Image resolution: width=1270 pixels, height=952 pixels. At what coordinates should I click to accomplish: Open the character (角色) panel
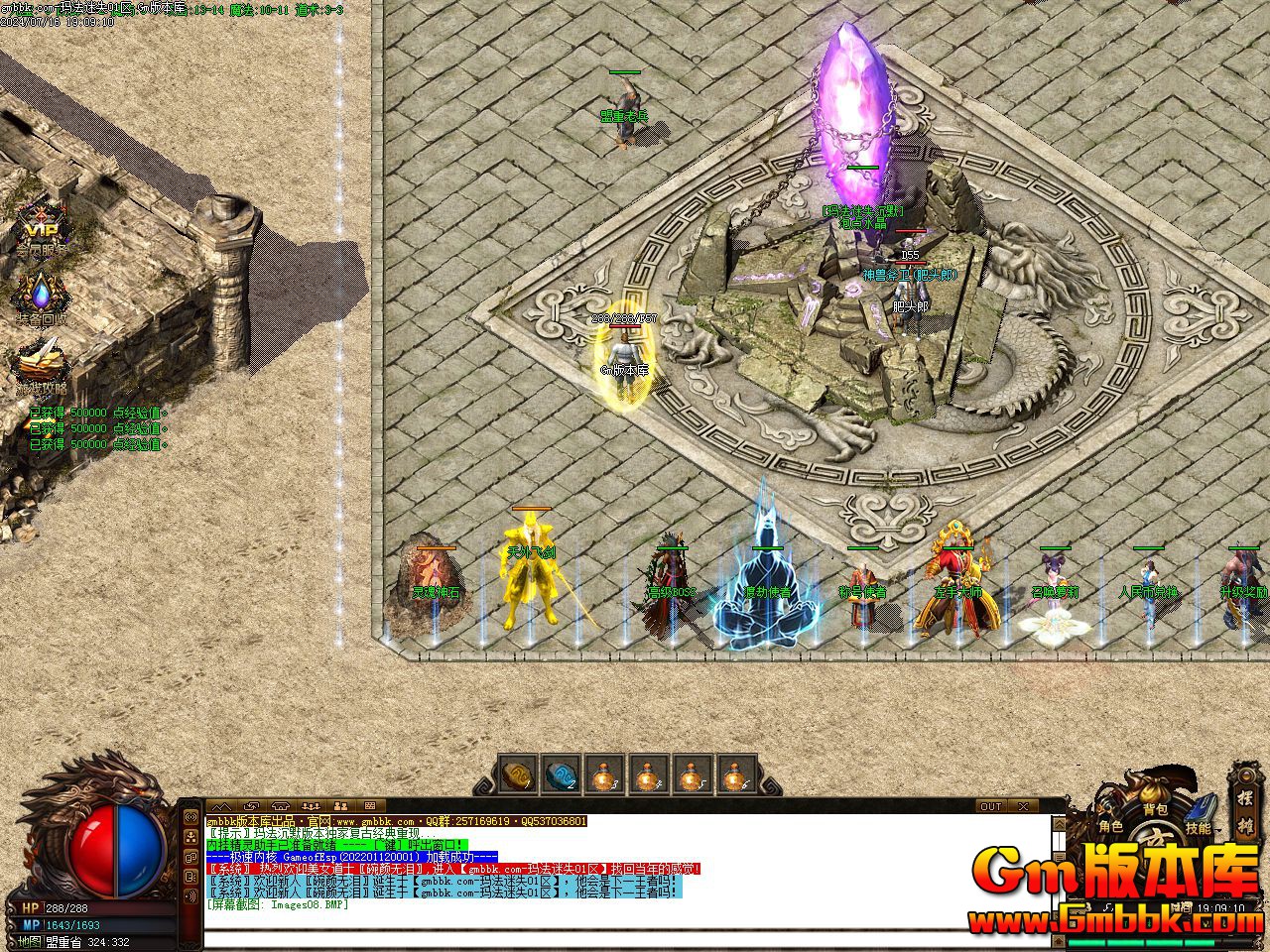[x=1110, y=825]
